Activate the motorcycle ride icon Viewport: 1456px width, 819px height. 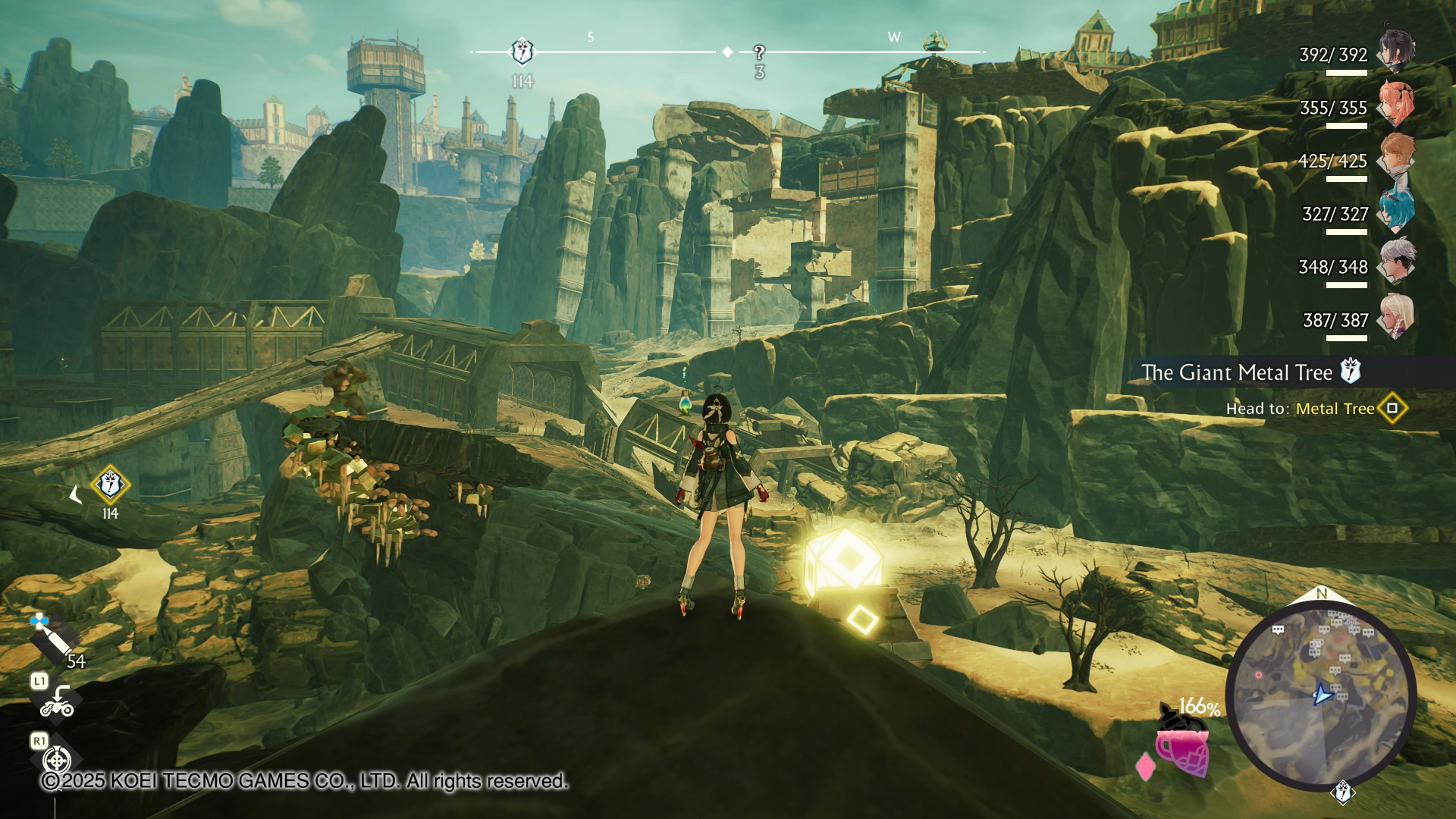(x=57, y=703)
